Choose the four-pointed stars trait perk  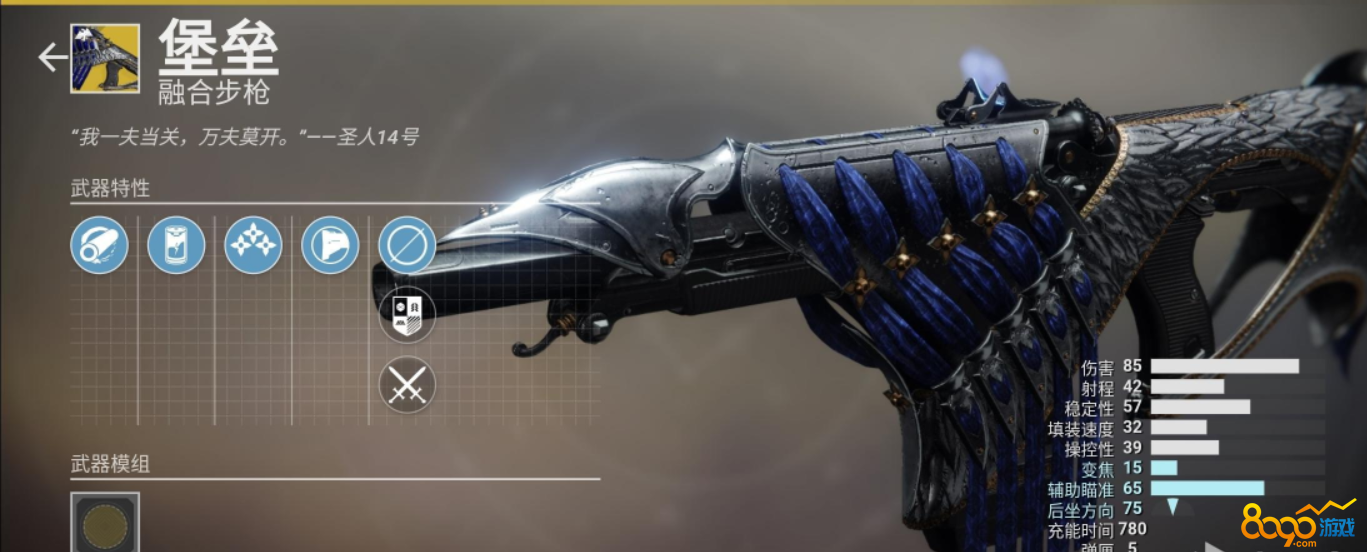pos(253,246)
